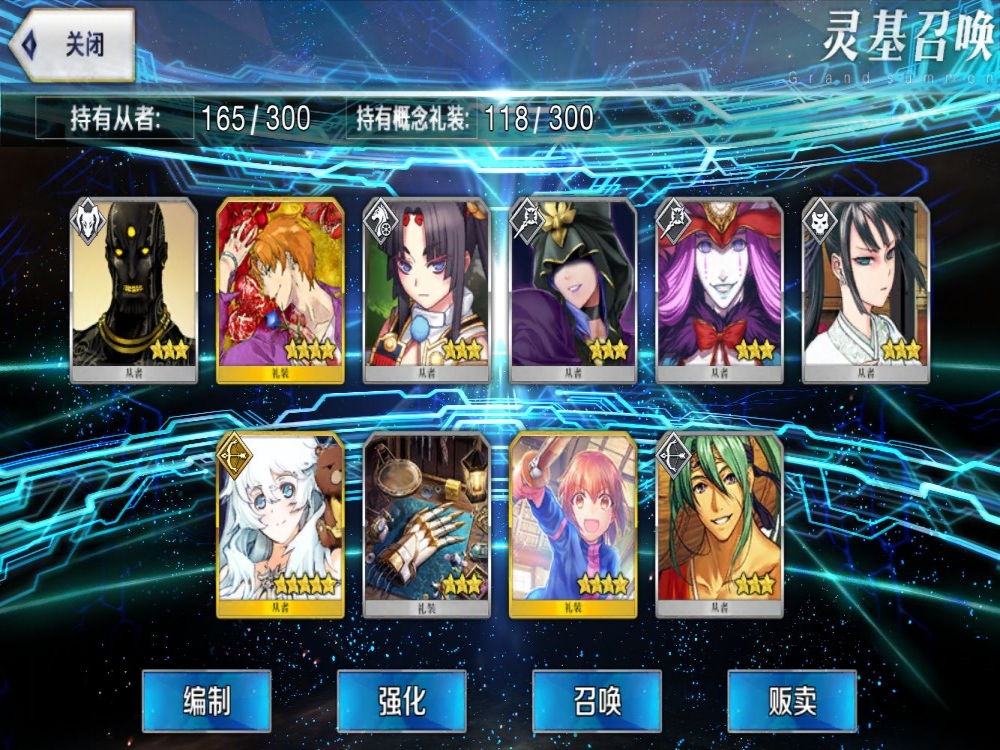Image resolution: width=1000 pixels, height=750 pixels.
Task: Choose the red-haired girl craft essence card
Action: pyautogui.click(x=573, y=524)
